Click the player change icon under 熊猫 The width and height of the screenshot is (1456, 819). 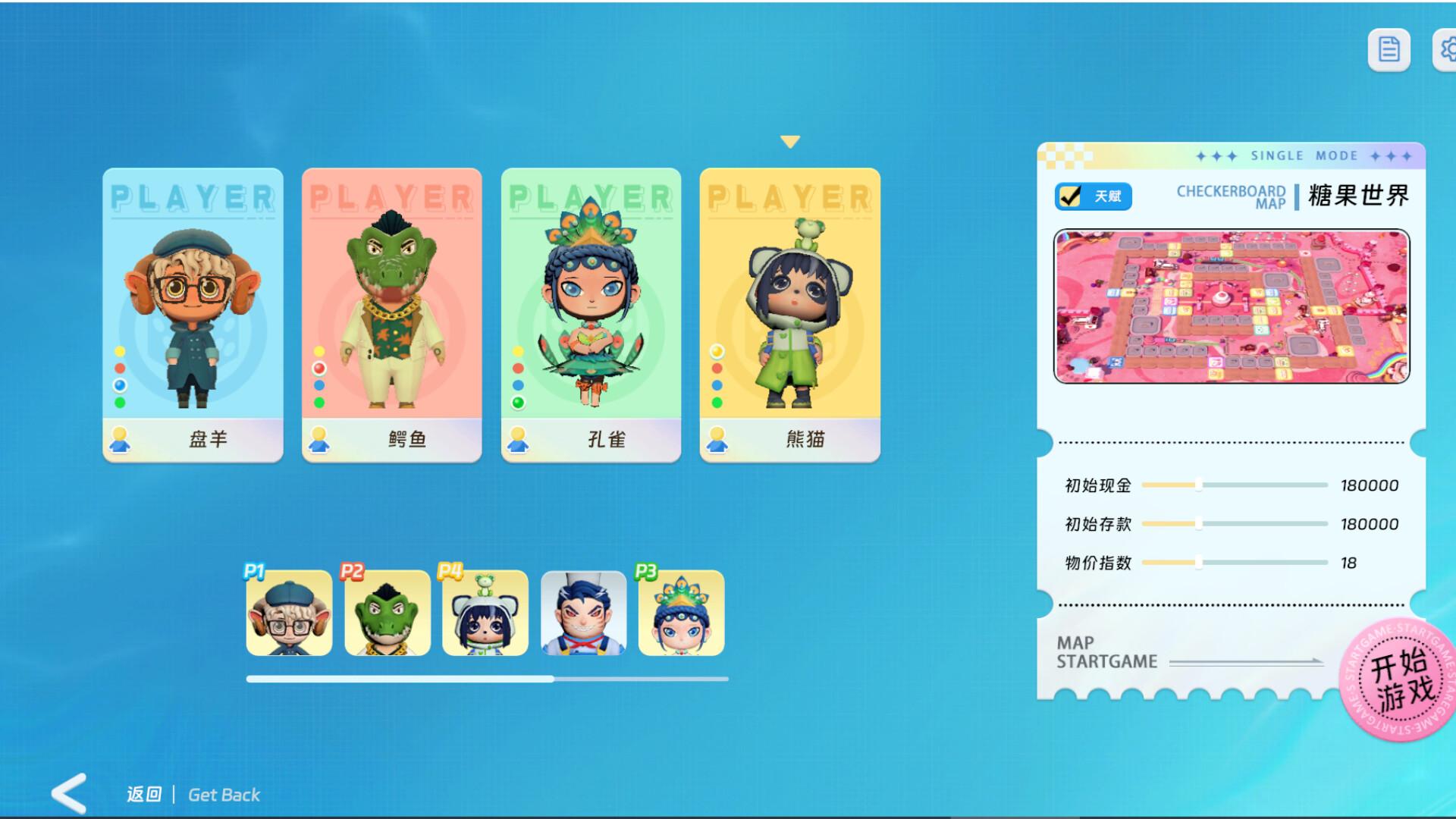click(716, 438)
